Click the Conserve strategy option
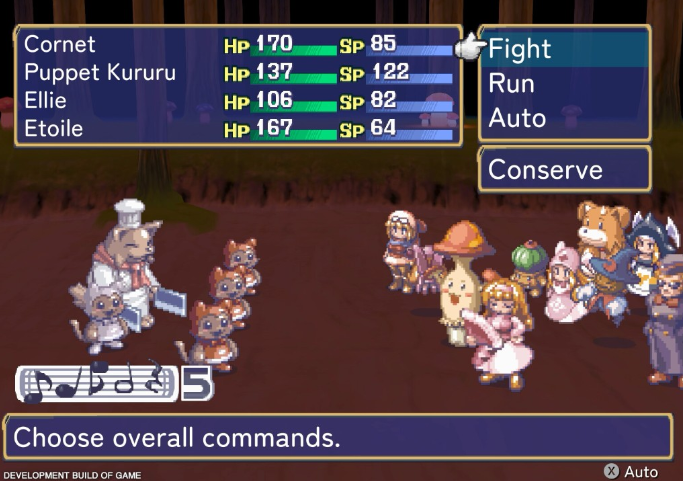 click(x=545, y=170)
